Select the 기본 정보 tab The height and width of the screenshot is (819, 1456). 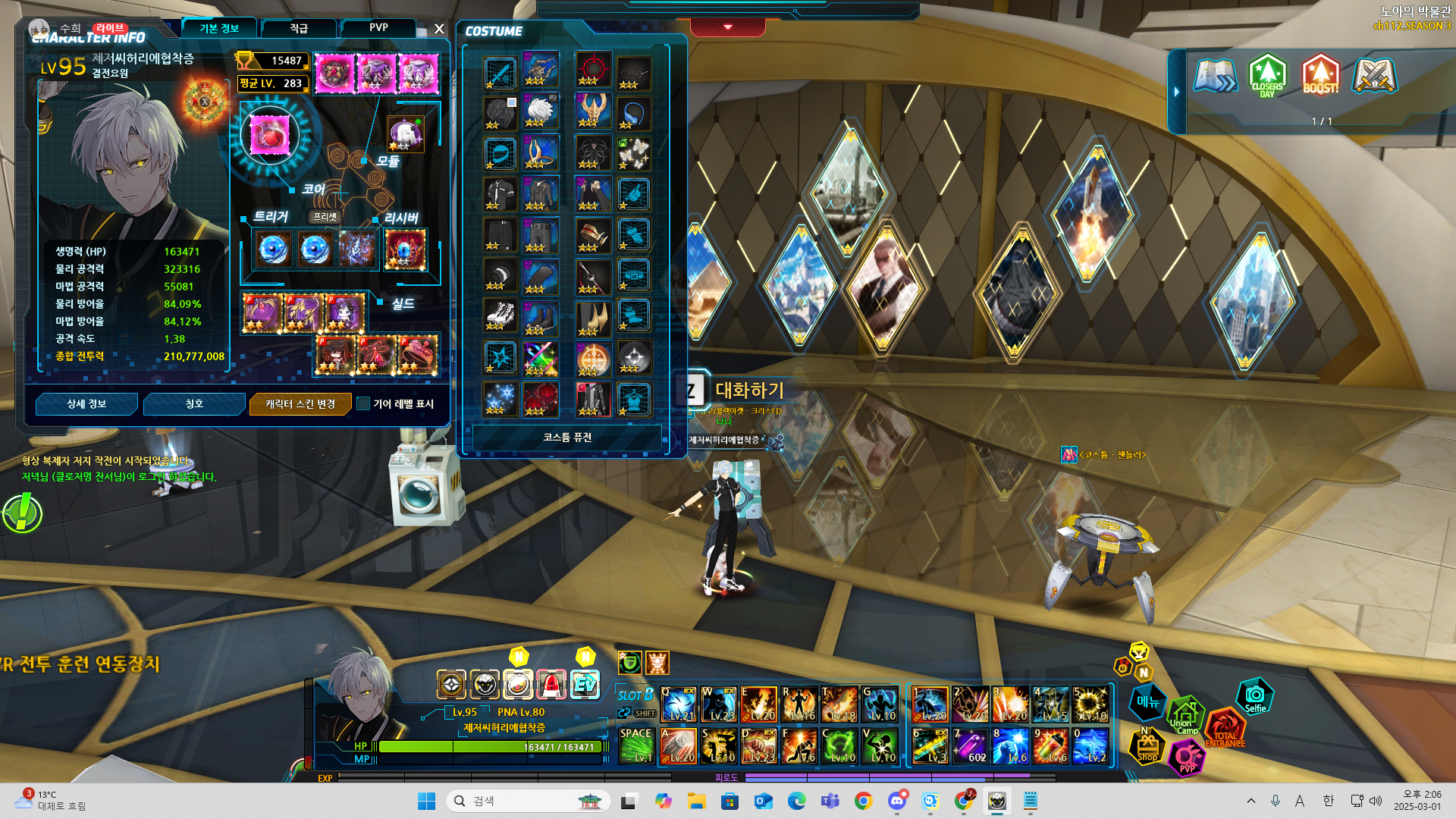[219, 29]
